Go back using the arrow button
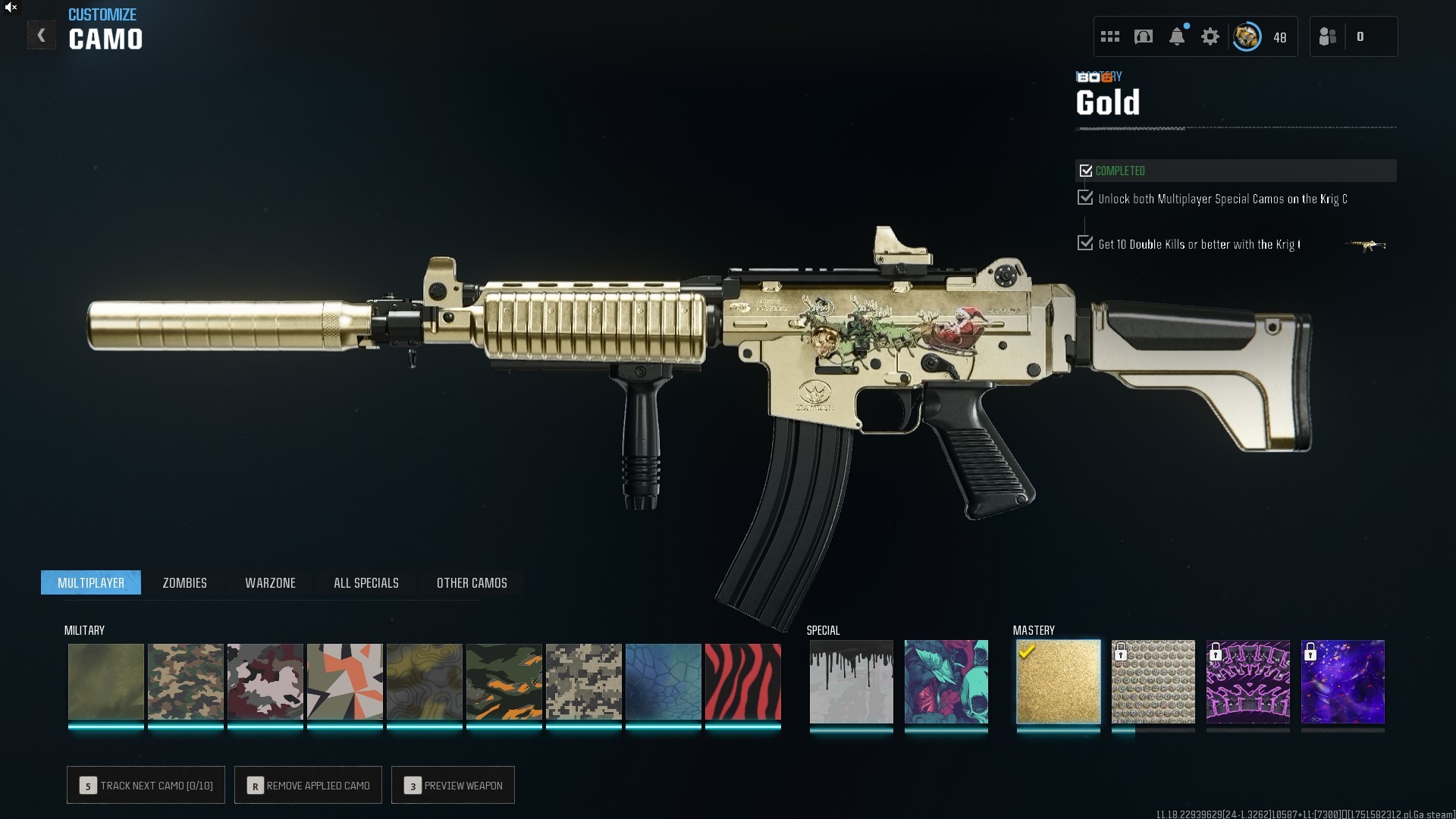Image resolution: width=1456 pixels, height=819 pixels. (41, 36)
